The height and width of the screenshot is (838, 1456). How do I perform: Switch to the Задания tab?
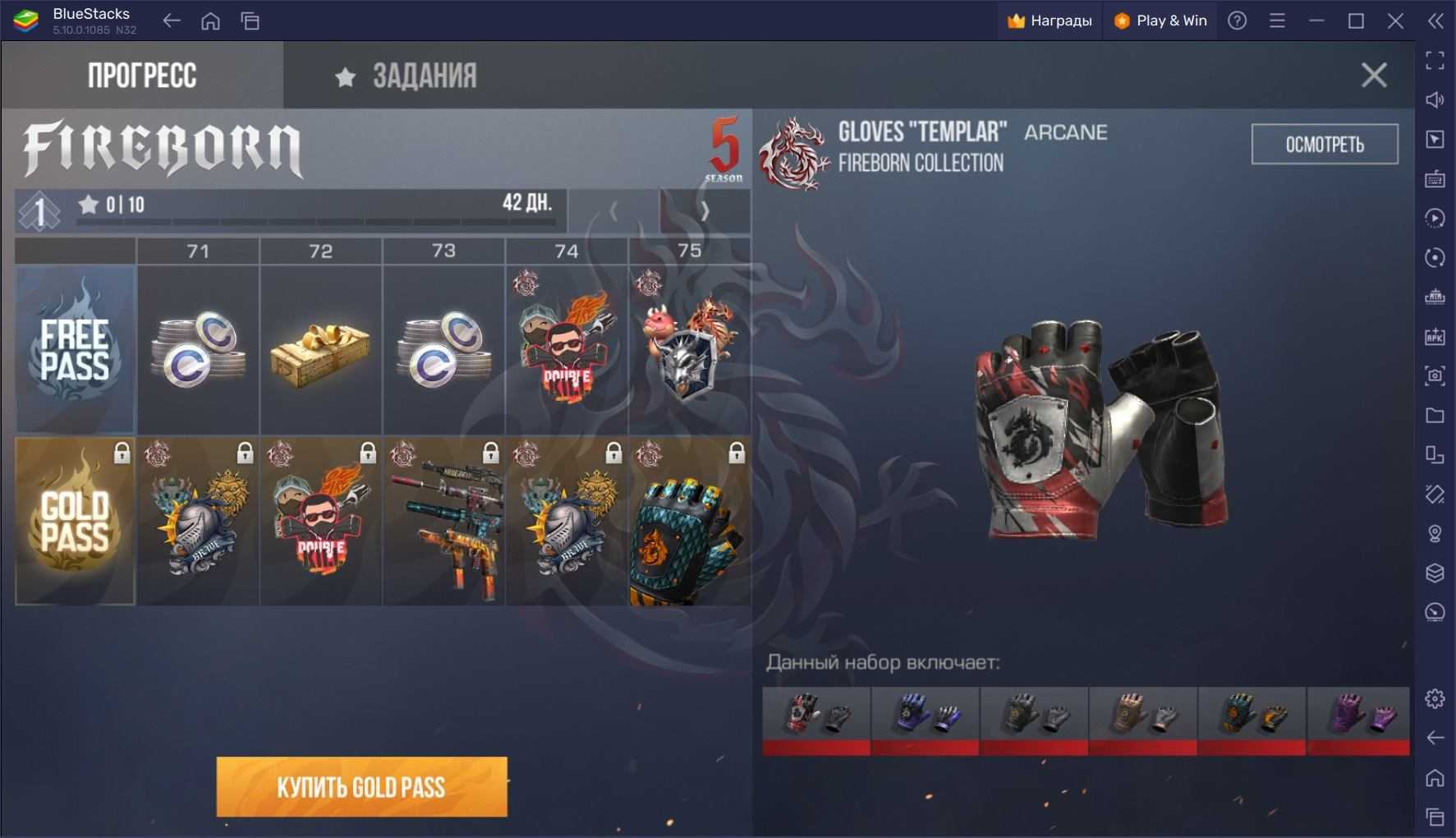coord(406,76)
